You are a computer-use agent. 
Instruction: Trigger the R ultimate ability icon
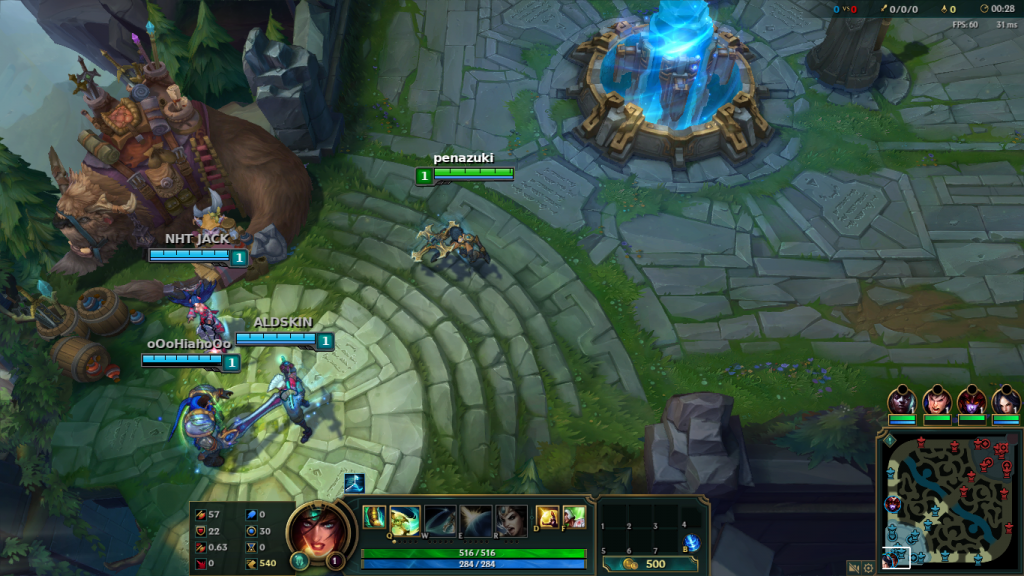[x=511, y=519]
